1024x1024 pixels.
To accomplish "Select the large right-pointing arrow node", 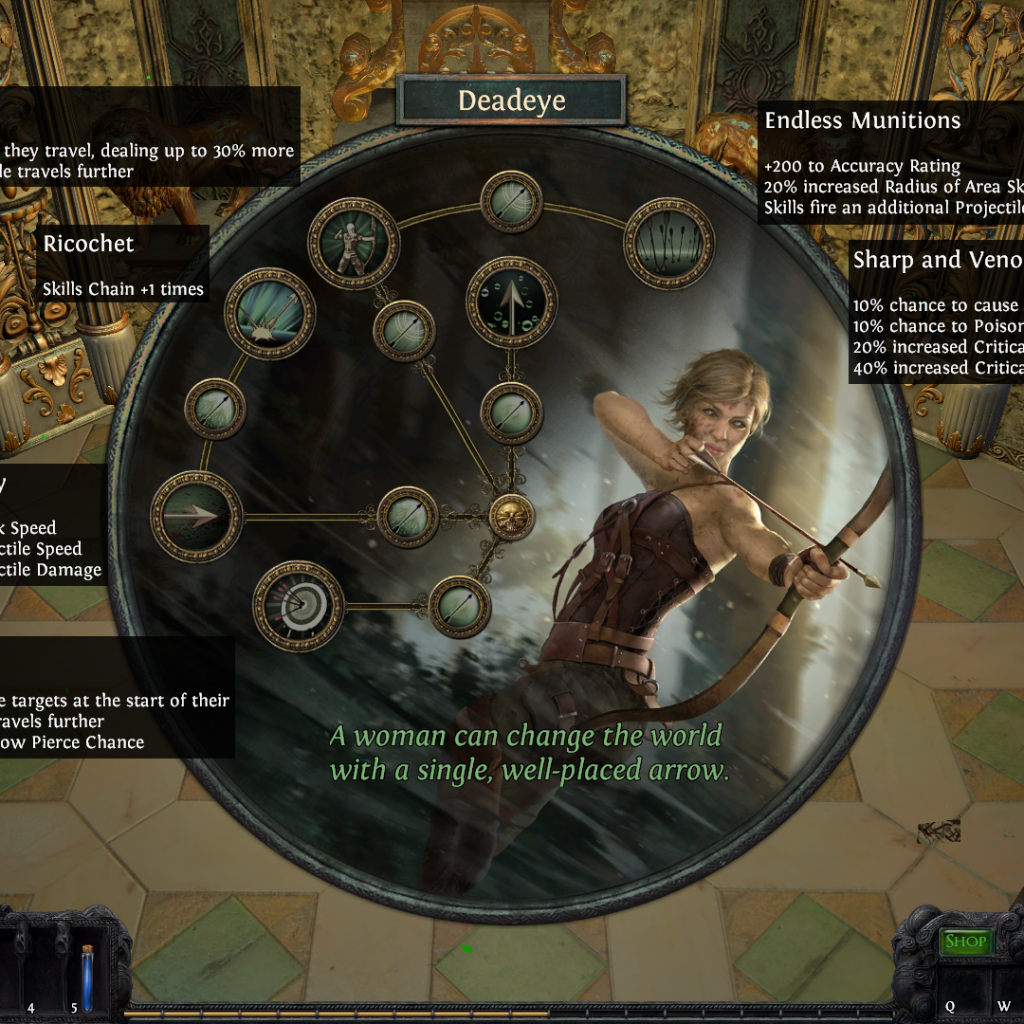I will pyautogui.click(x=197, y=516).
